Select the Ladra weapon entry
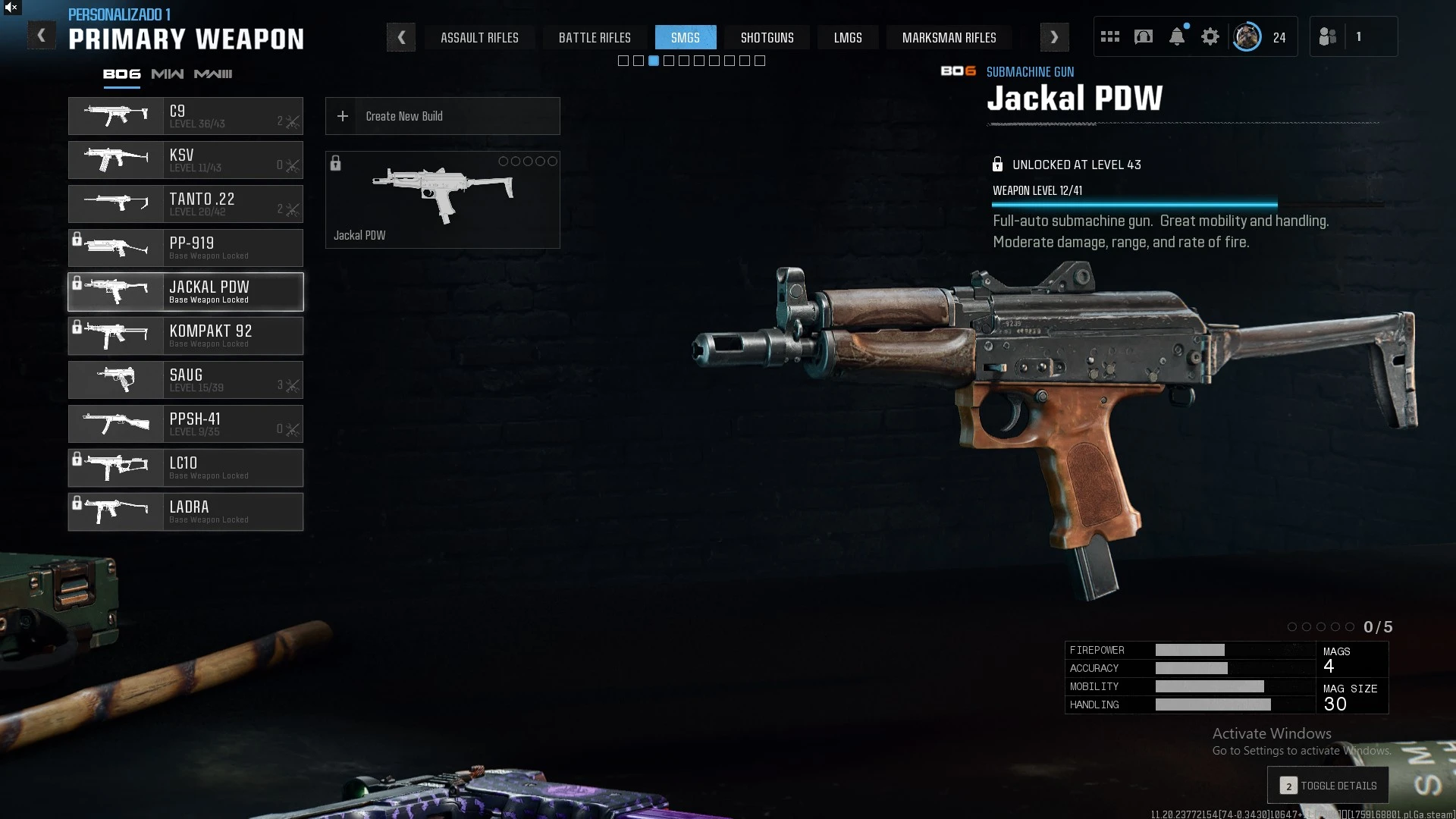Viewport: 1456px width, 819px height. 186,512
